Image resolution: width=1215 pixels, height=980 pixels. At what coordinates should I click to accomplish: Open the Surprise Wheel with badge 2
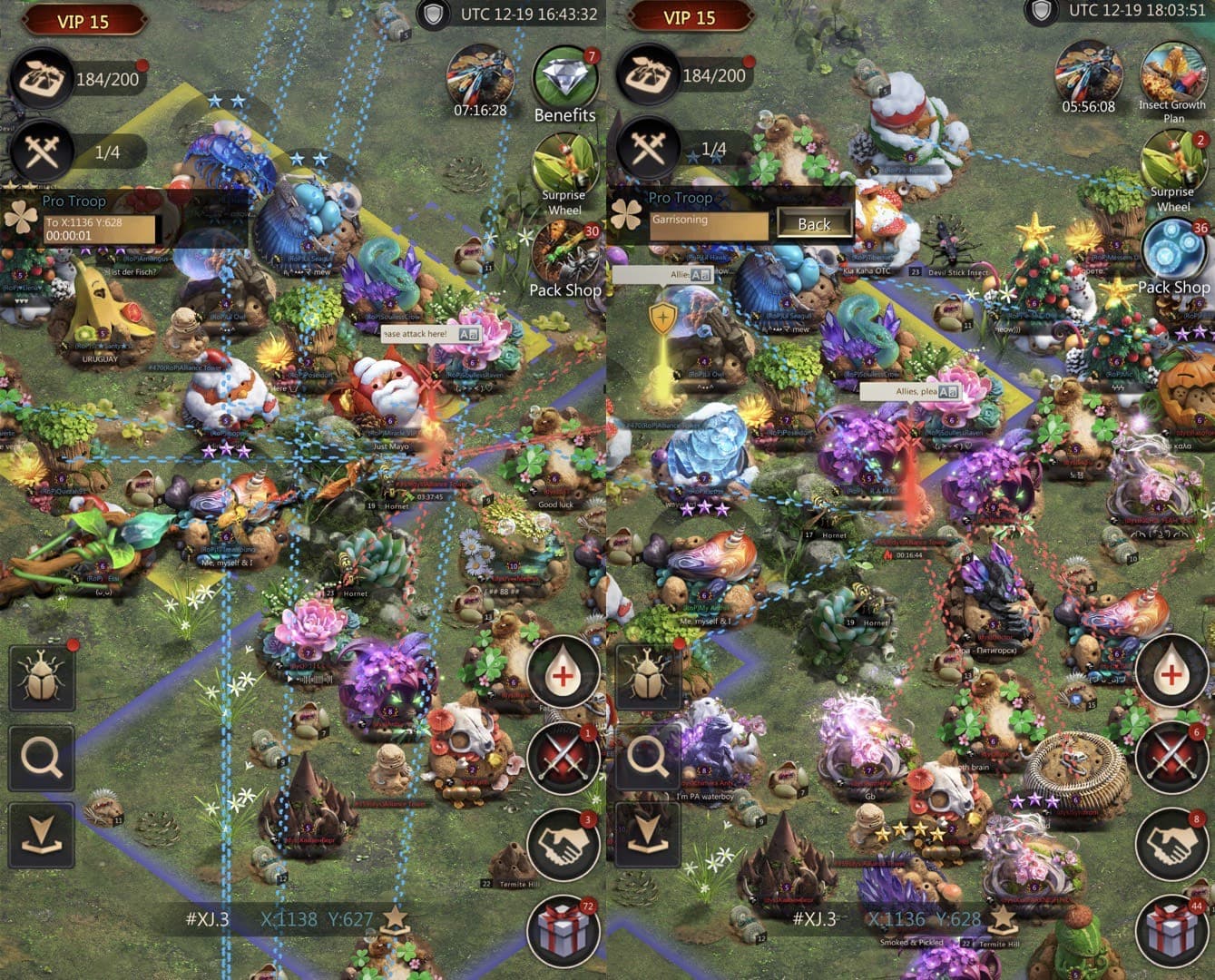pos(1172,168)
